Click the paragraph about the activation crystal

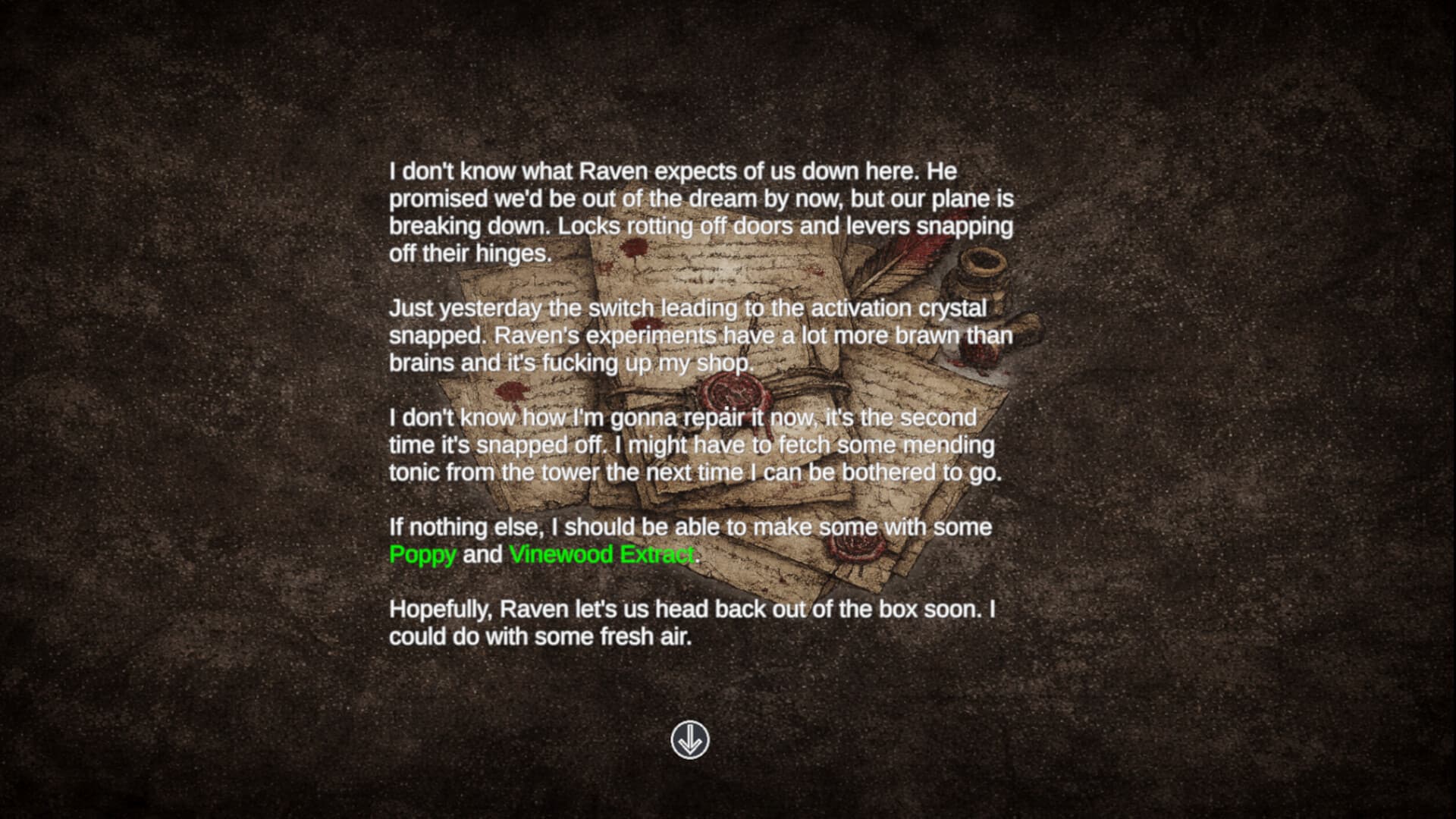tap(698, 335)
